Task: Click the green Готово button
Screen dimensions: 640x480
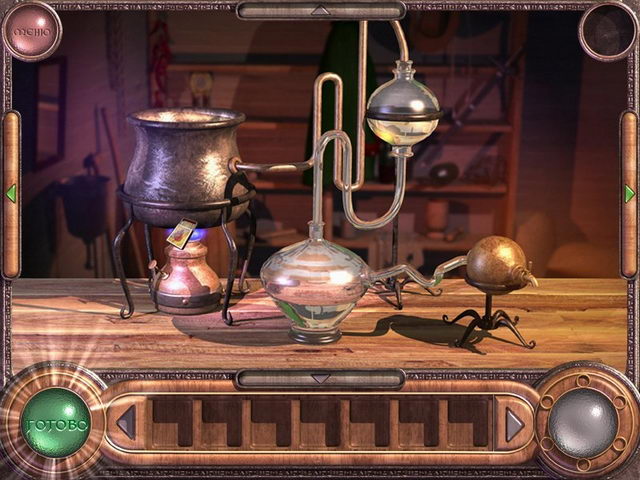Action: (56, 423)
